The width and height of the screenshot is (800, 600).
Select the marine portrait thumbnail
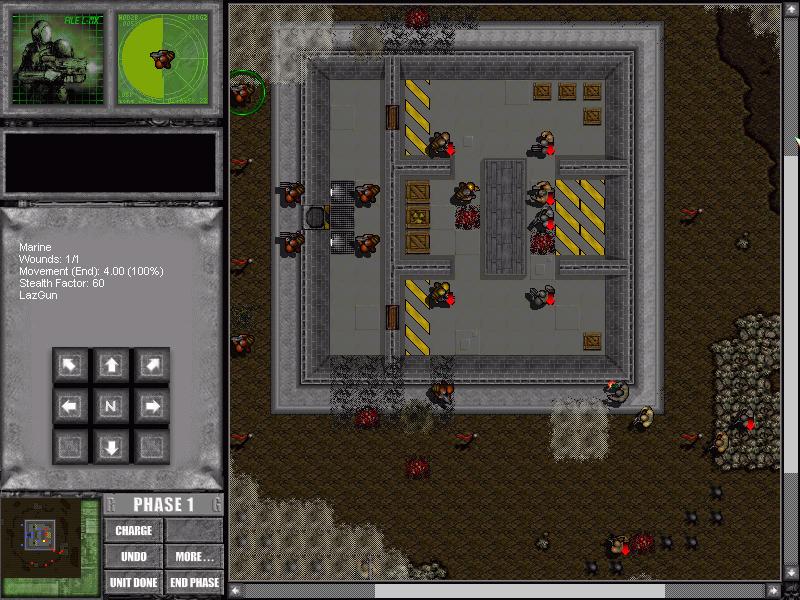(x=58, y=58)
